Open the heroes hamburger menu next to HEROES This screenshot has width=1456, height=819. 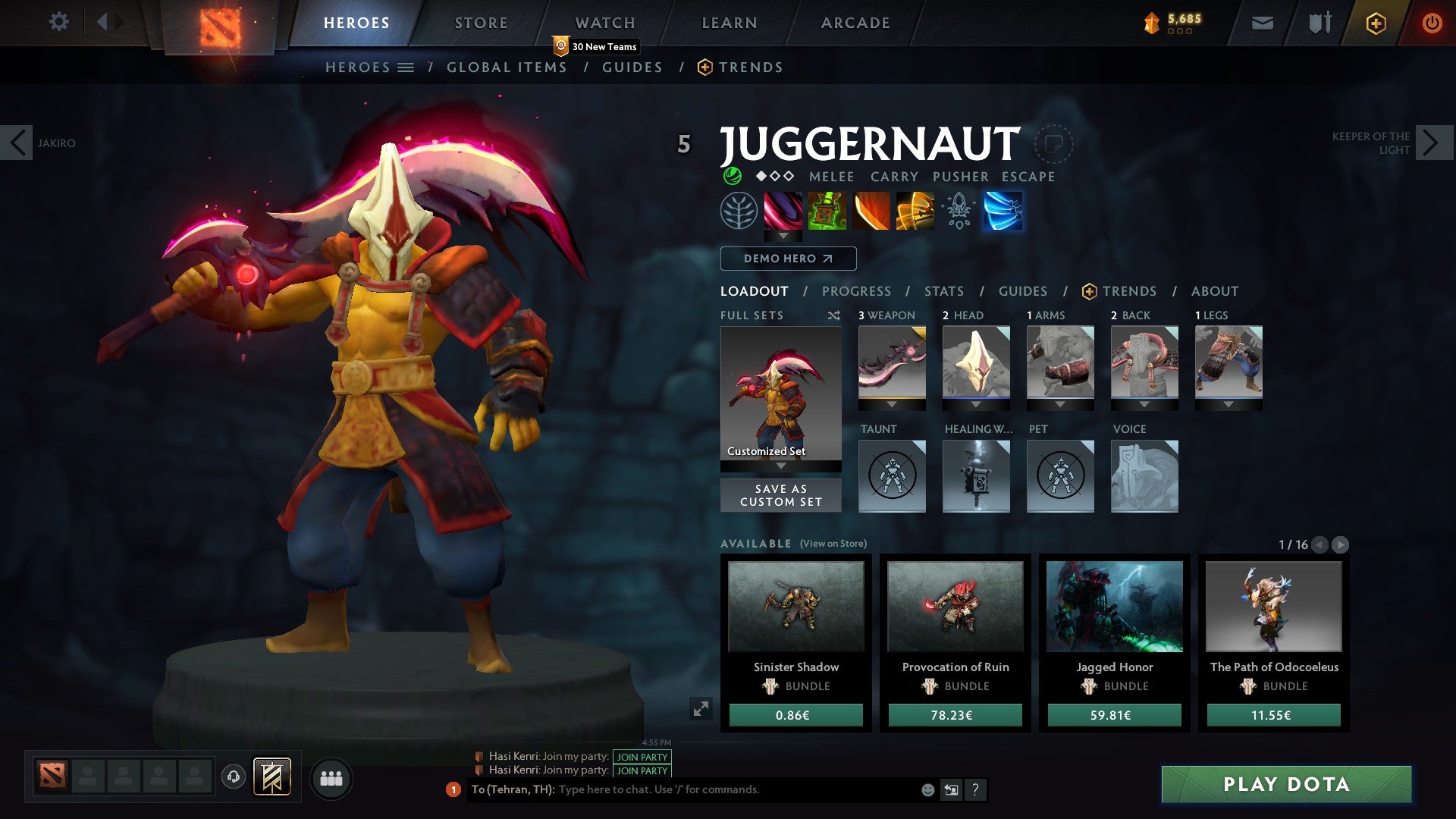click(x=406, y=67)
